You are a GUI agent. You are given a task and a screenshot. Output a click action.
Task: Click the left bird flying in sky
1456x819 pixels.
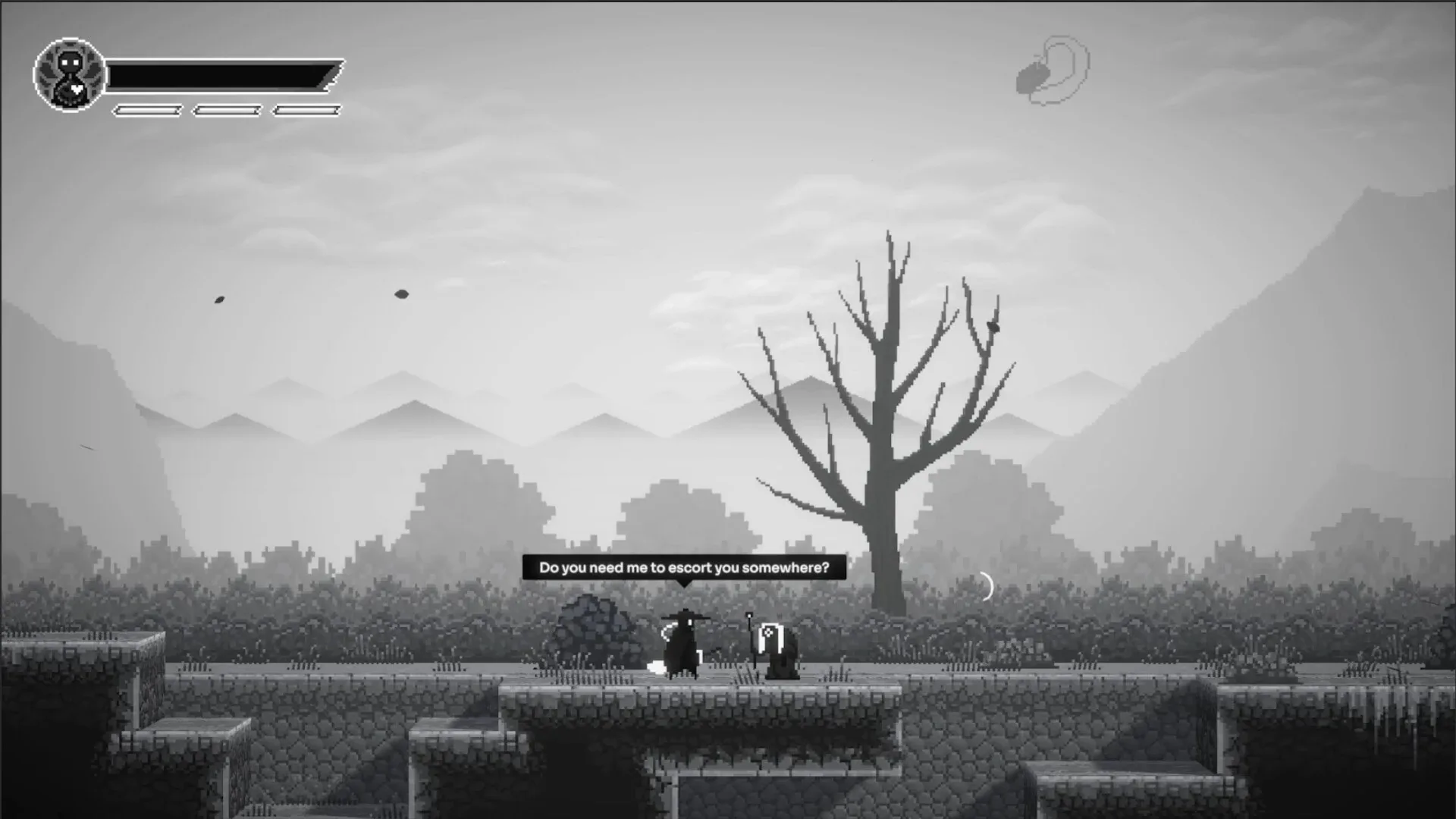tap(218, 300)
